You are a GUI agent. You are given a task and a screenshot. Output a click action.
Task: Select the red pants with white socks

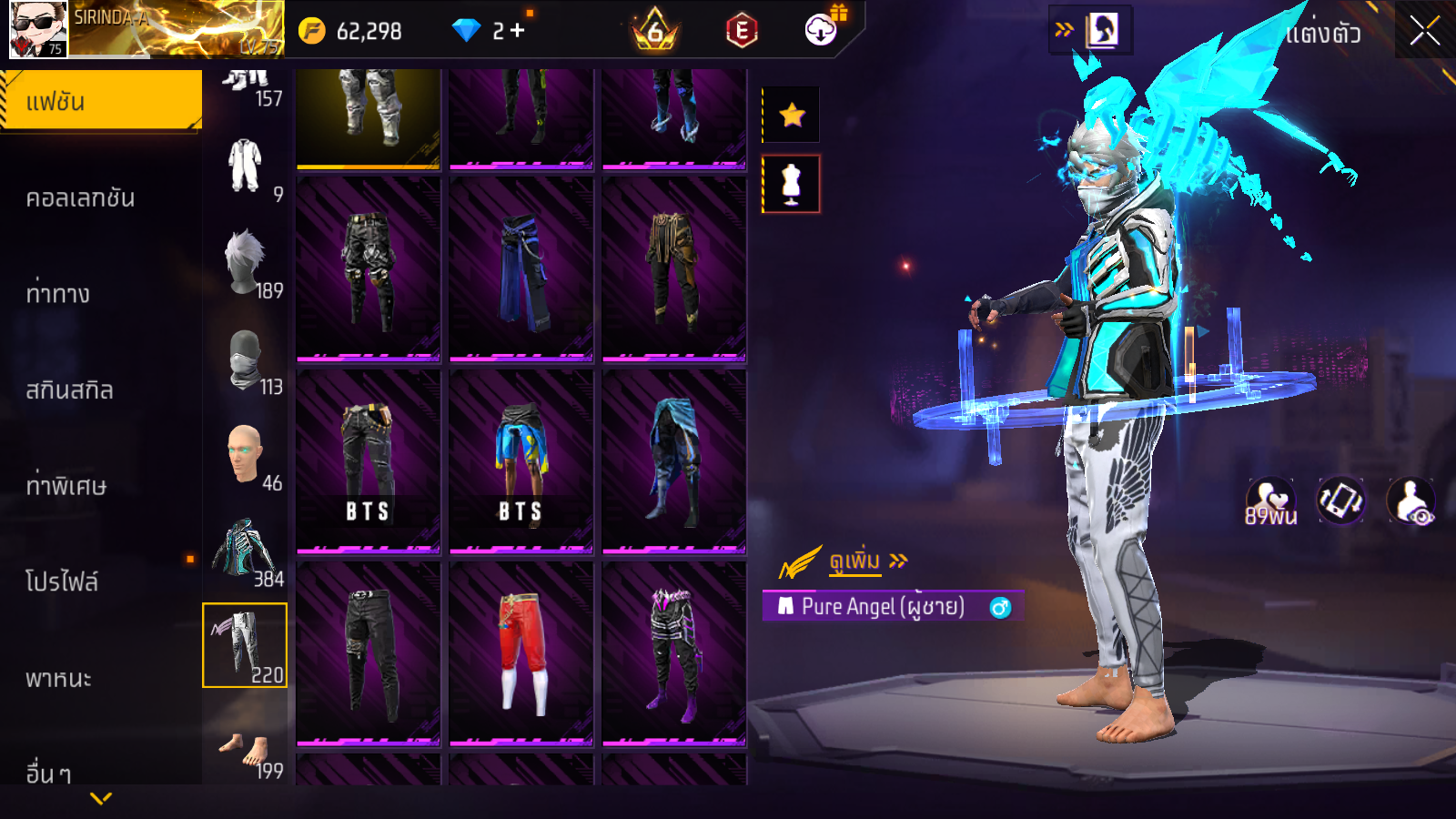pos(521,652)
